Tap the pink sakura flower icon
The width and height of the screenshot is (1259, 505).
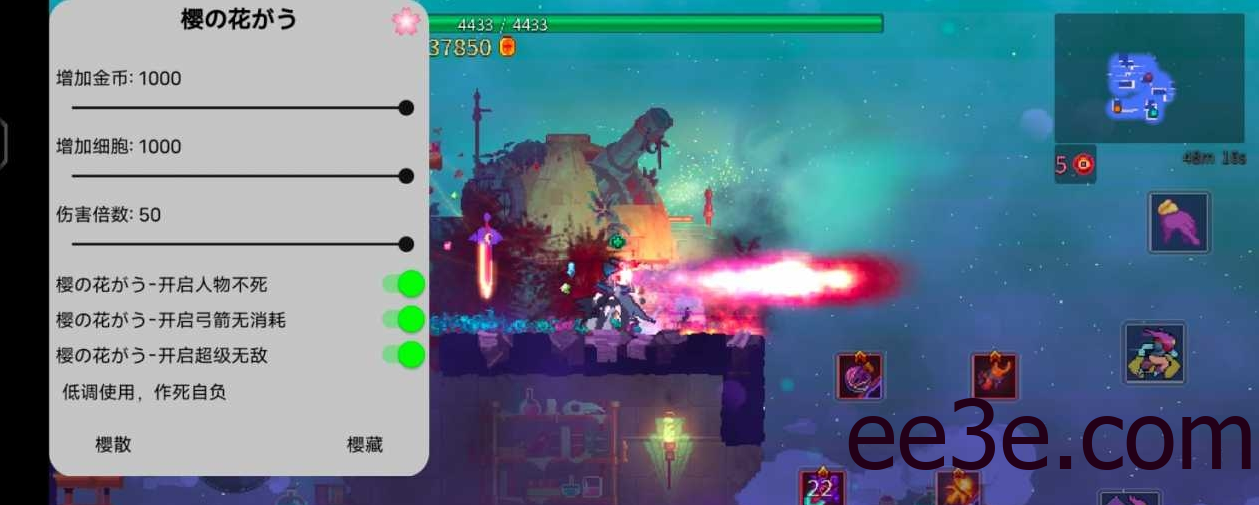click(x=405, y=22)
